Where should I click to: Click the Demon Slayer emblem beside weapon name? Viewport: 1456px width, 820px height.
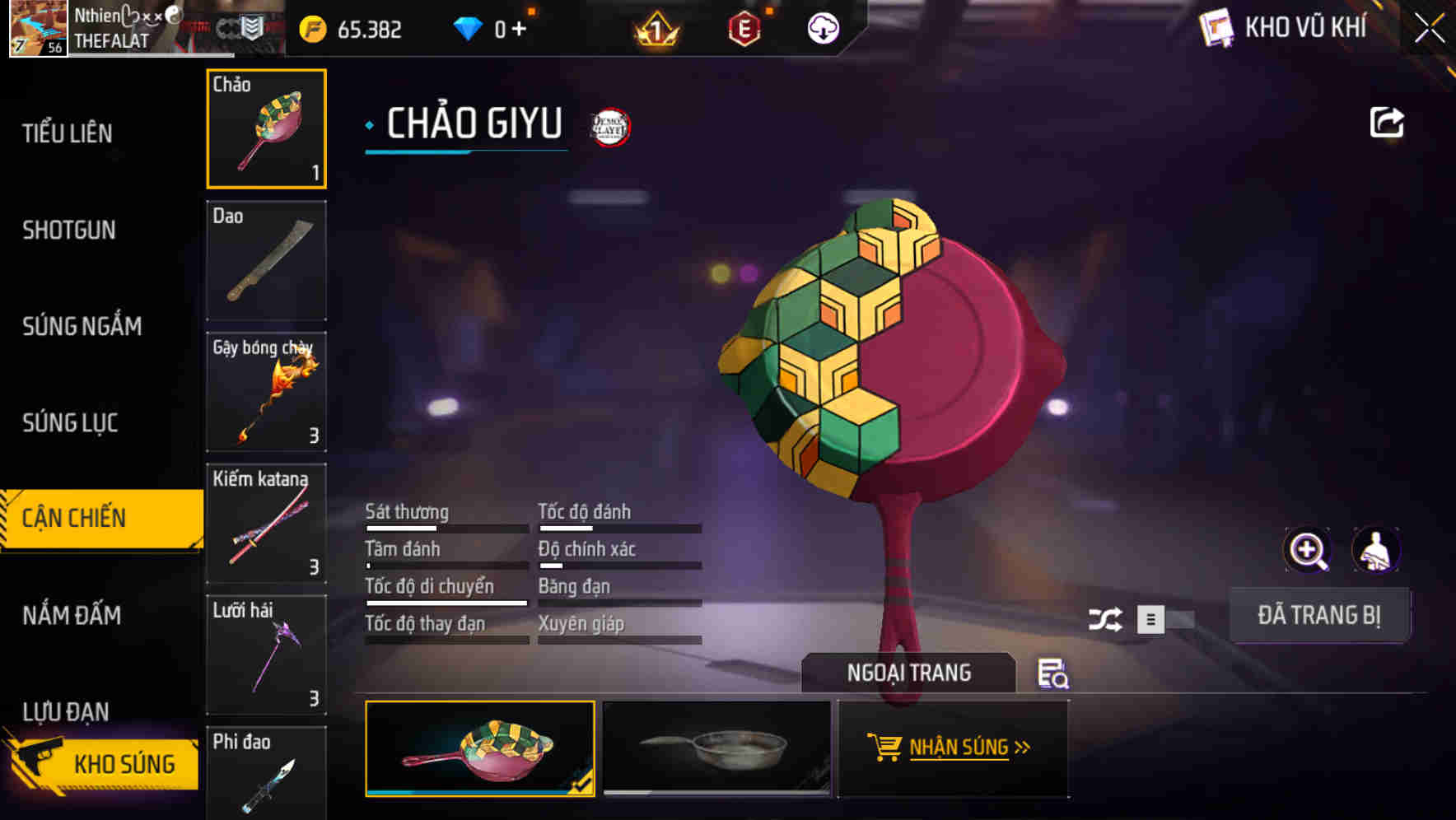609,127
